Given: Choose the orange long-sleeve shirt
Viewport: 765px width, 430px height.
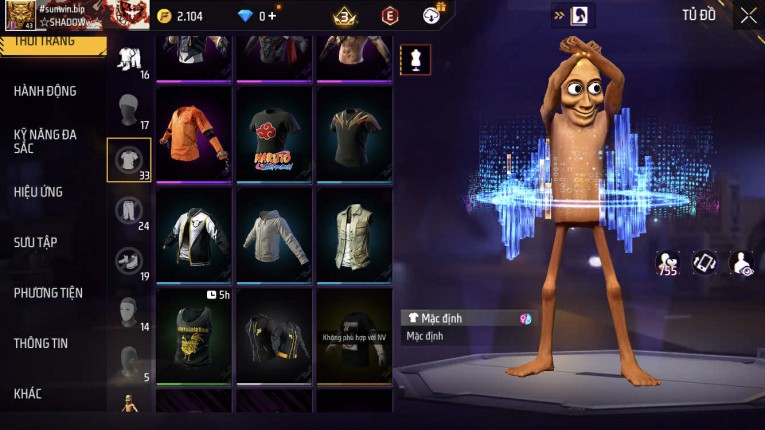Looking at the screenshot, I should point(194,135).
